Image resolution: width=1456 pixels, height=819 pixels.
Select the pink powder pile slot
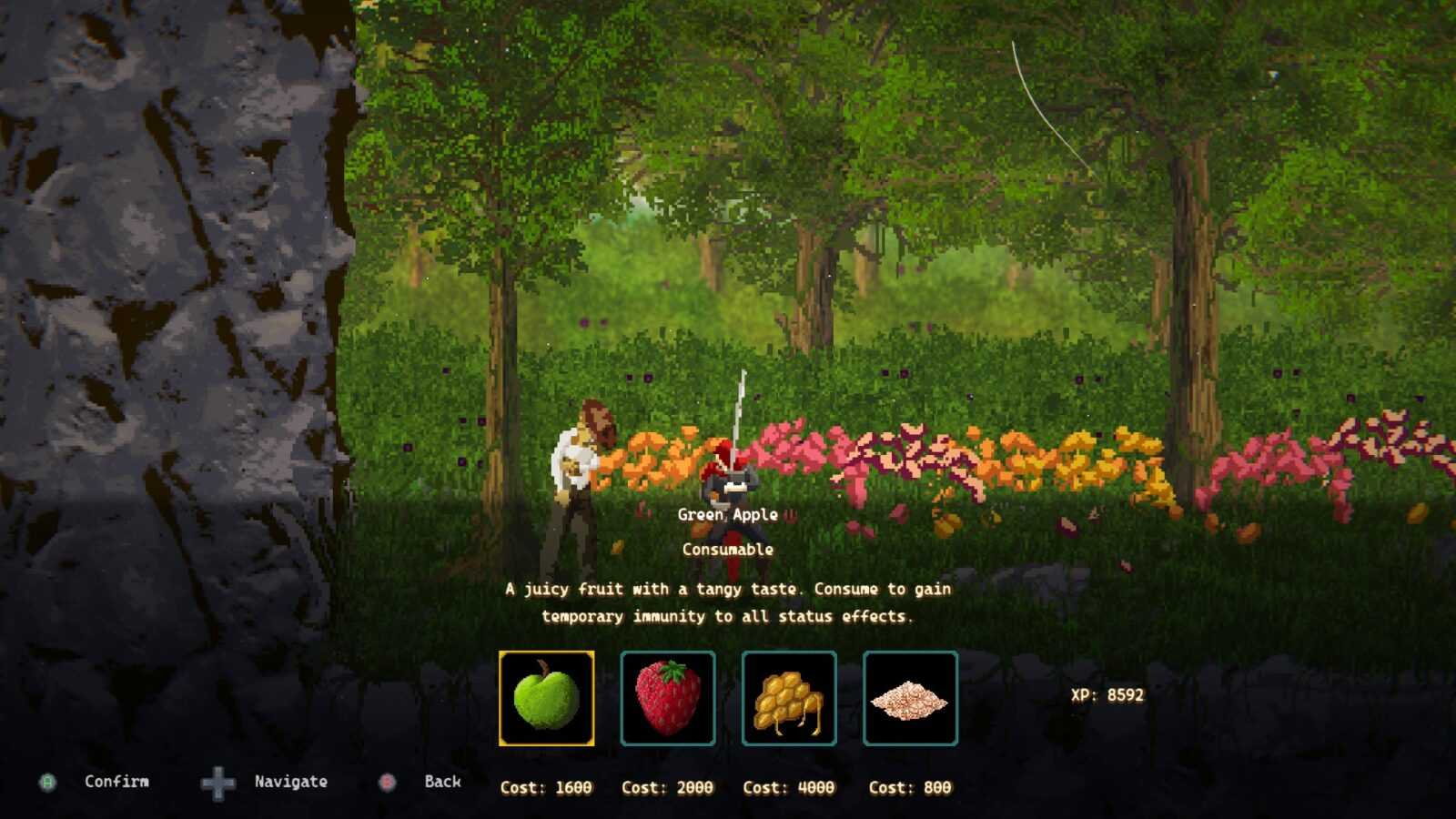pyautogui.click(x=910, y=698)
